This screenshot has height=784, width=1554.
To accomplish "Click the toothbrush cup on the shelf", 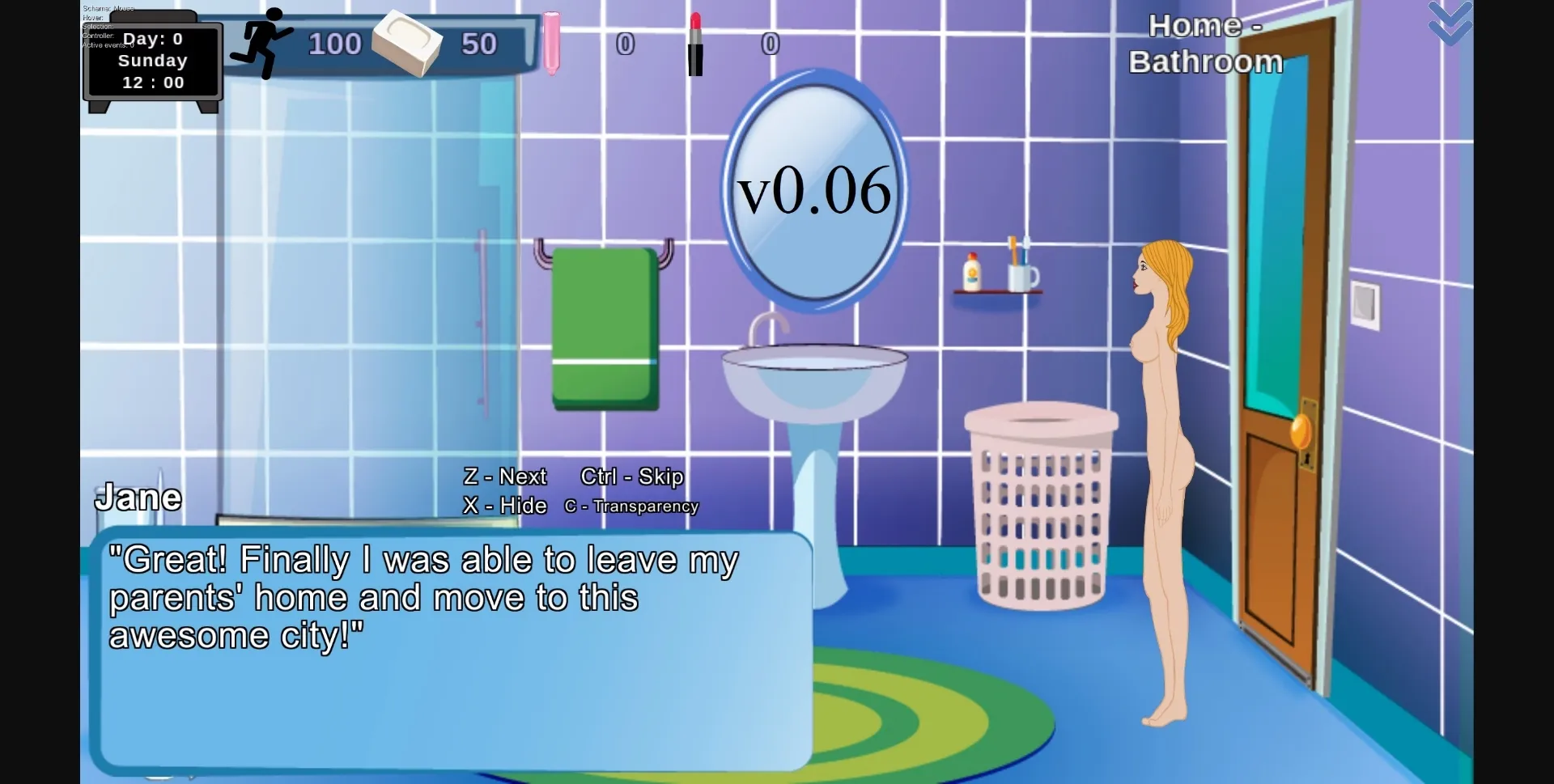I will point(1021,273).
